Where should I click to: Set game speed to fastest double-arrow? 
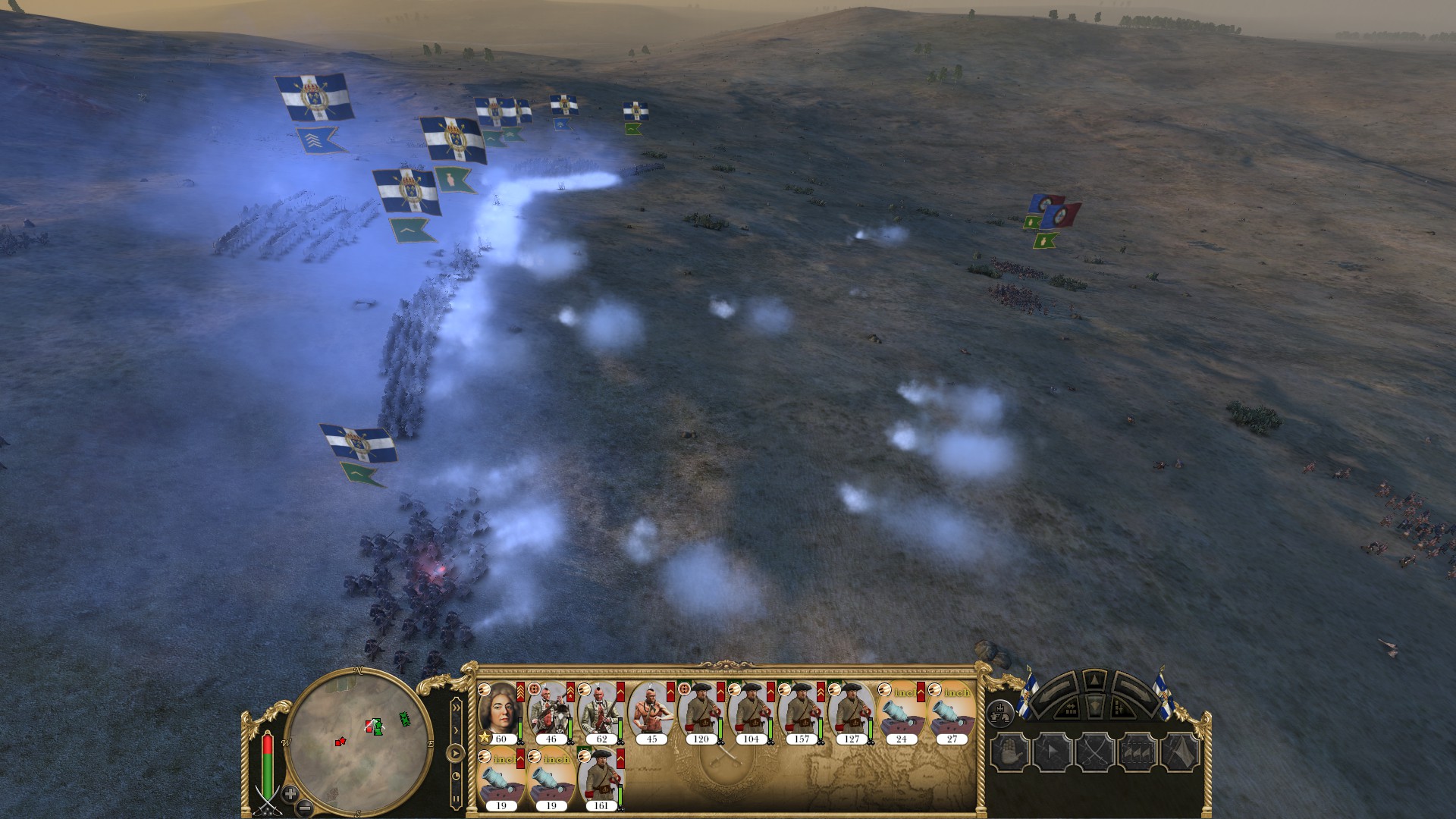tap(456, 708)
